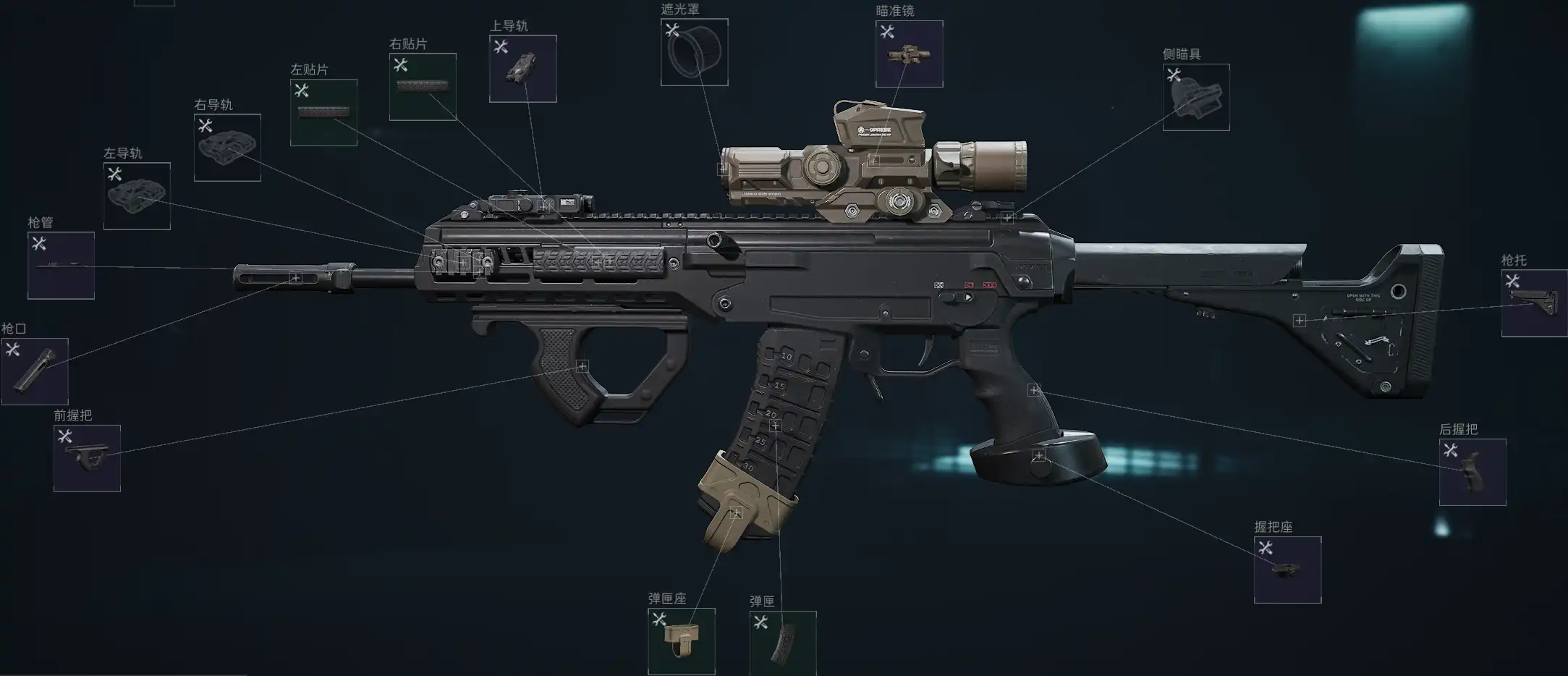Open the 左贴片 left panel slot

[x=323, y=113]
